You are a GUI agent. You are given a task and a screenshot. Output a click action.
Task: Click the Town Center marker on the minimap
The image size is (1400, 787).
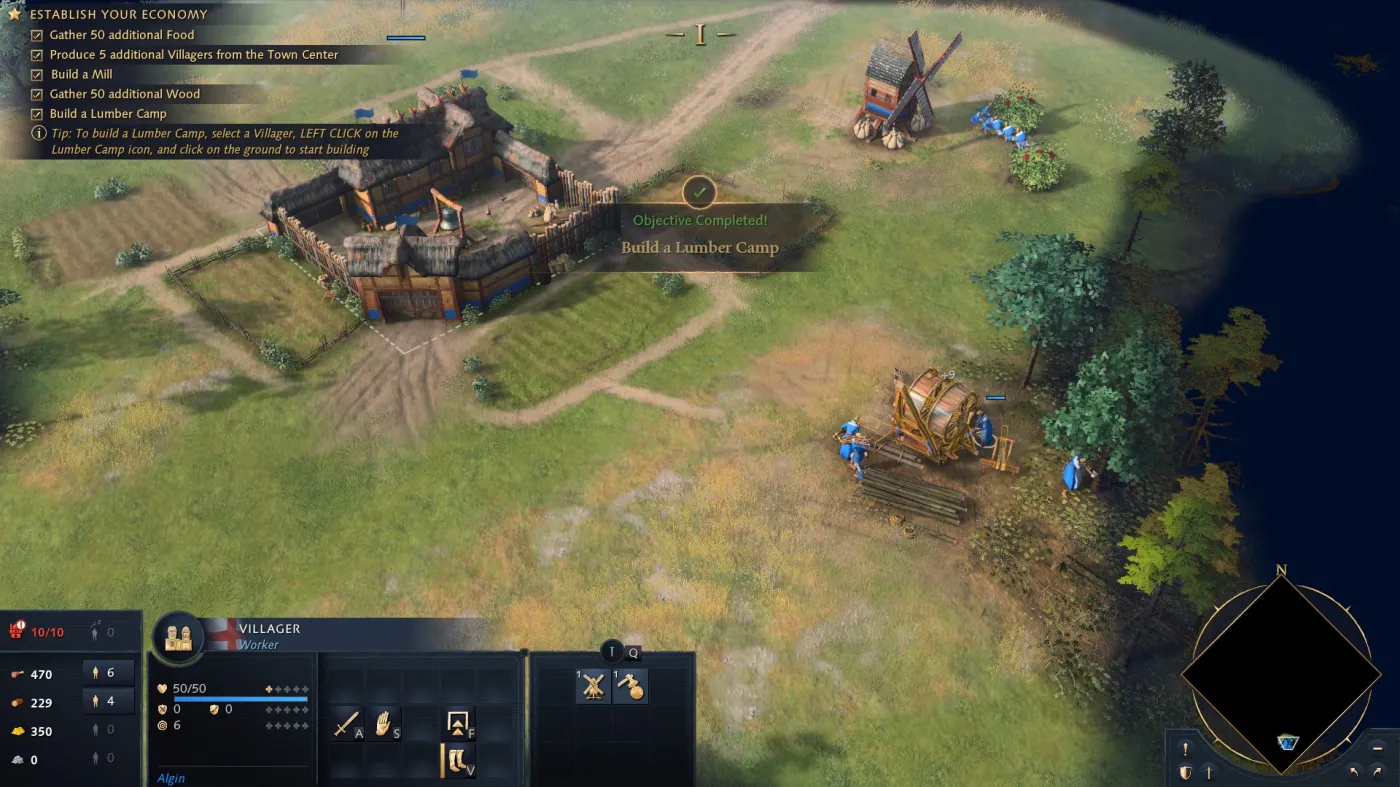[x=1288, y=742]
